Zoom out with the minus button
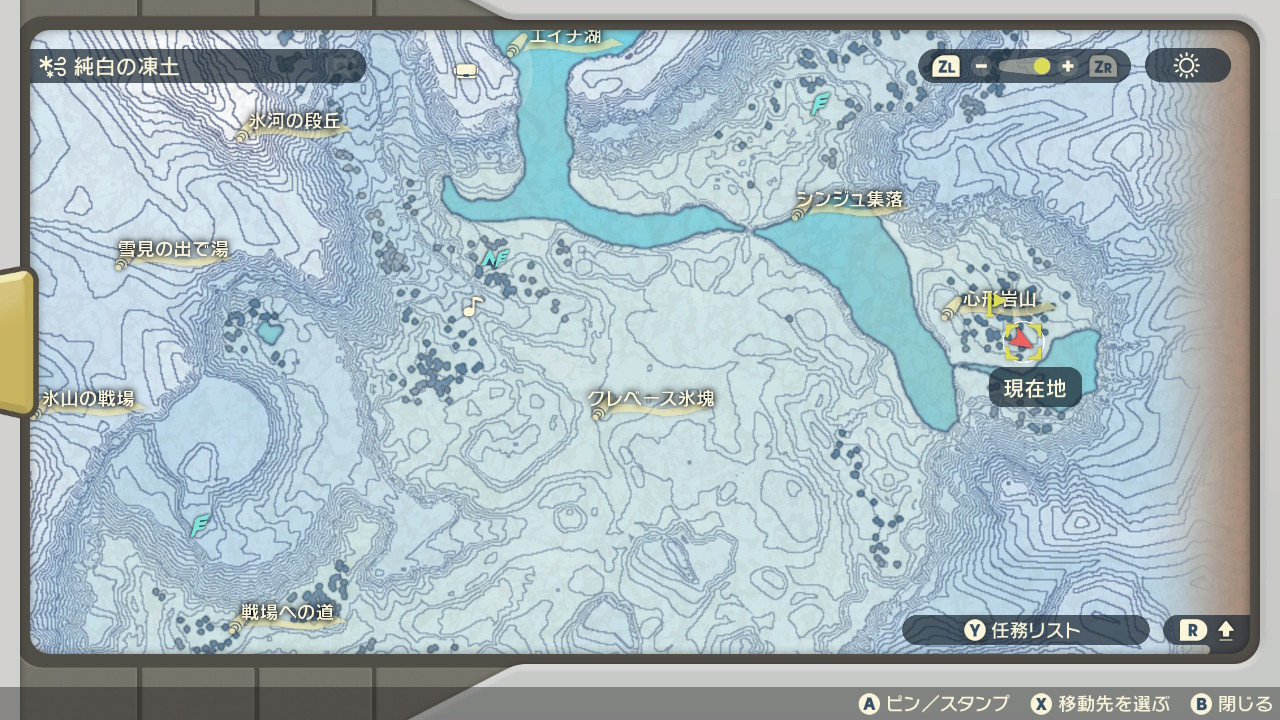Viewport: 1280px width, 720px height. click(982, 67)
